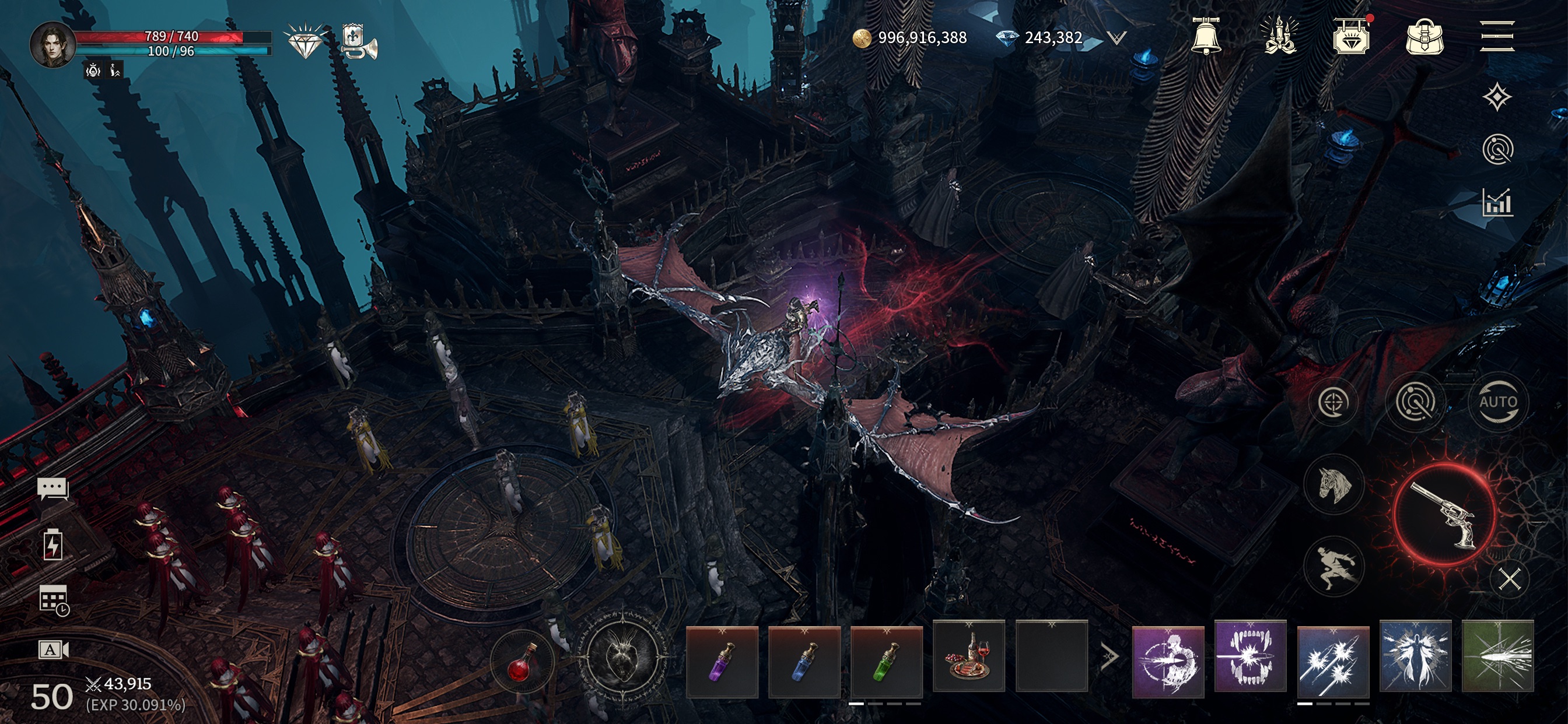This screenshot has height=724, width=1568.
Task: Use the red health potion
Action: point(520,663)
